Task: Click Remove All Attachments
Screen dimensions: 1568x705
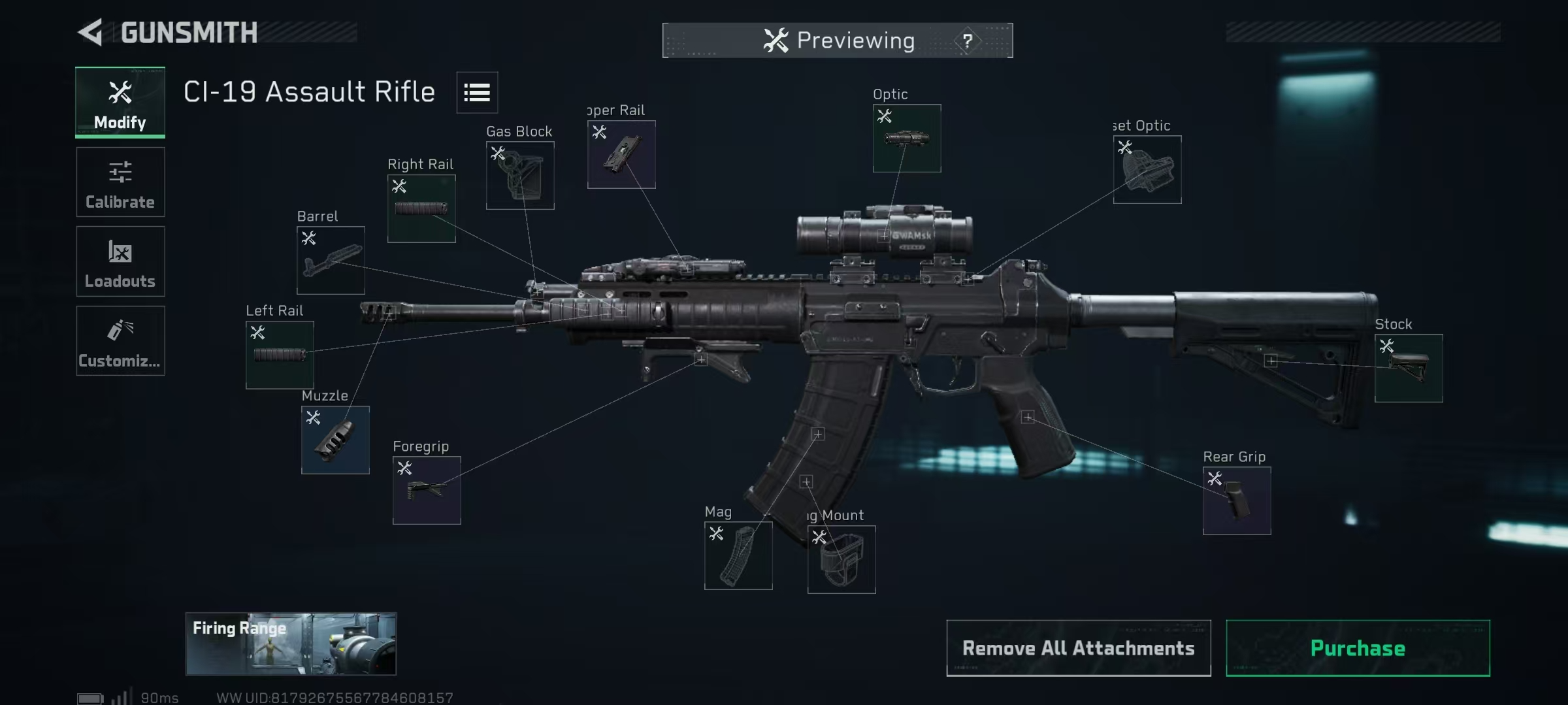Action: (x=1078, y=648)
